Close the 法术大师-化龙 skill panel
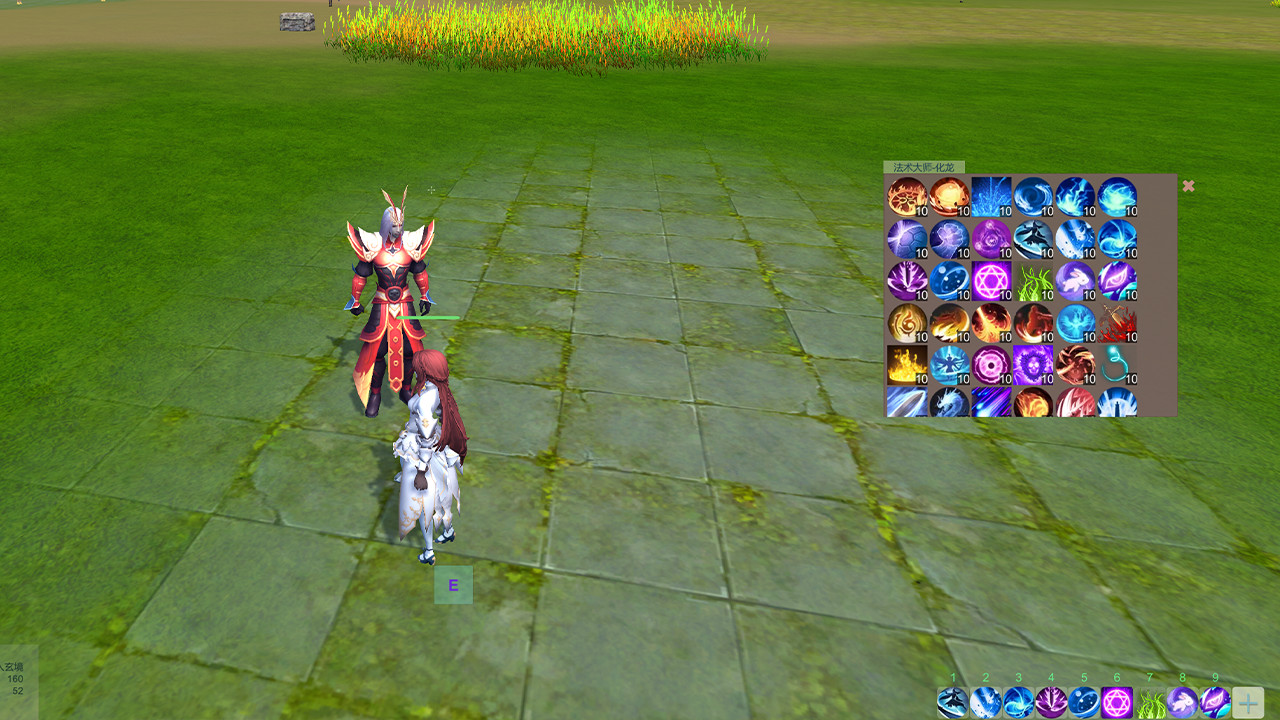This screenshot has height=720, width=1280. 1188,186
